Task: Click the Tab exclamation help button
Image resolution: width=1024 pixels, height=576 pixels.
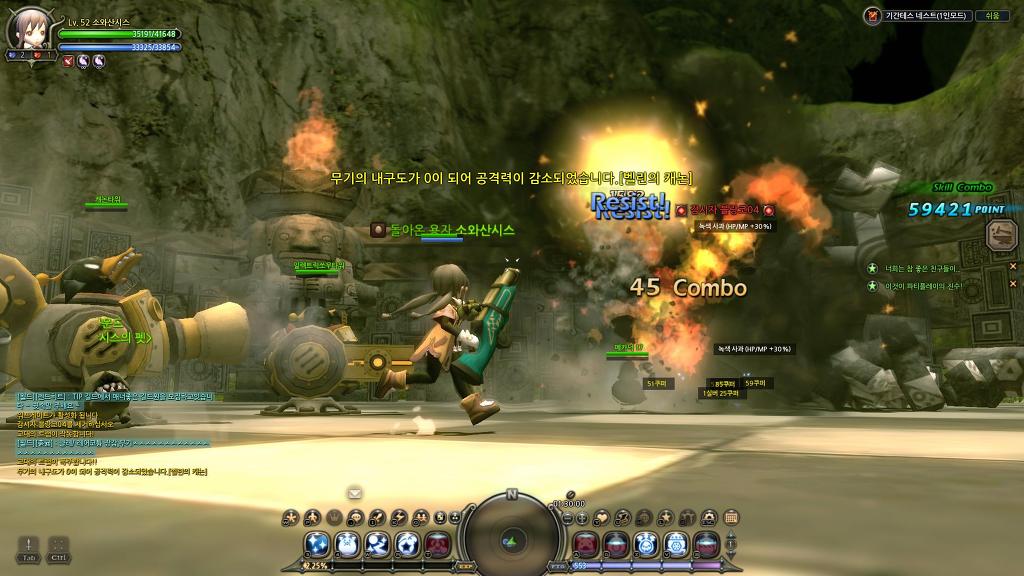Action: coord(29,547)
